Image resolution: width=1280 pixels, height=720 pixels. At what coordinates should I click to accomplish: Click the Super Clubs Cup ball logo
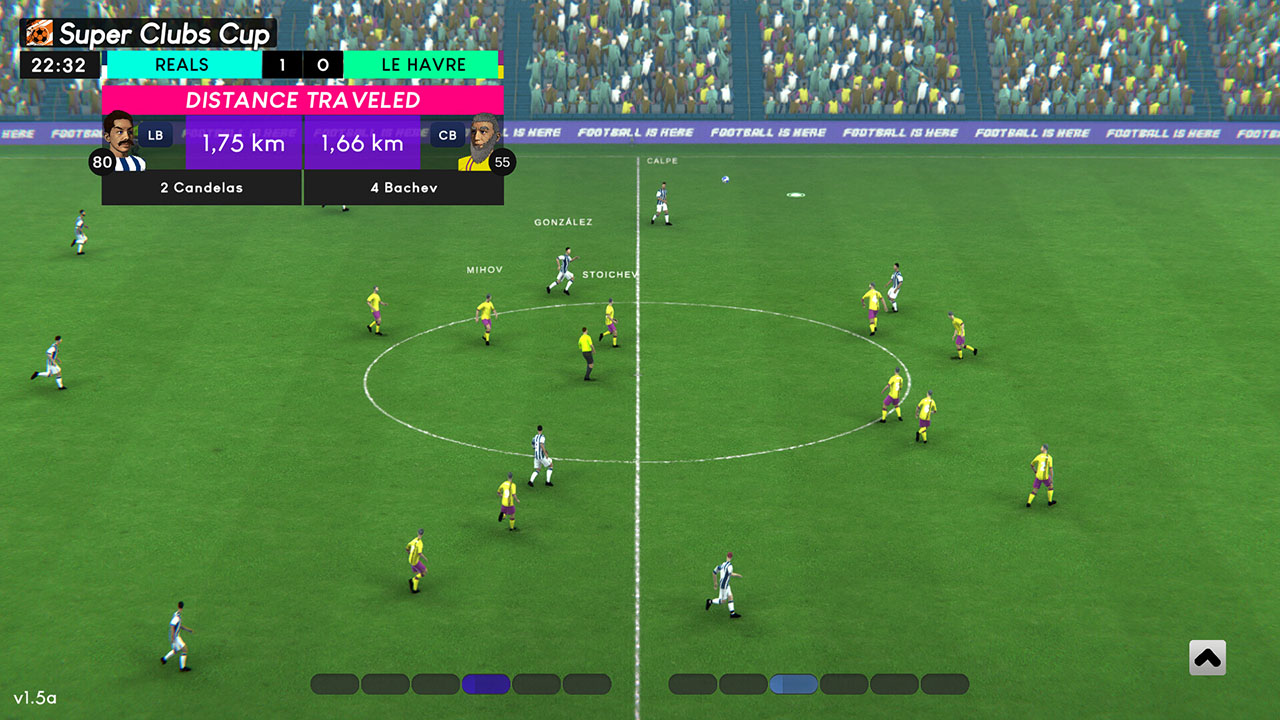pyautogui.click(x=38, y=33)
